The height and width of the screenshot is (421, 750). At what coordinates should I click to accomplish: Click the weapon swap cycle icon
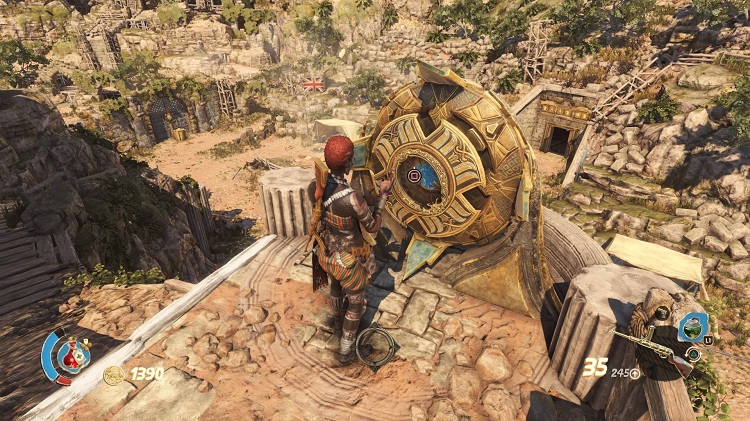click(x=692, y=354)
